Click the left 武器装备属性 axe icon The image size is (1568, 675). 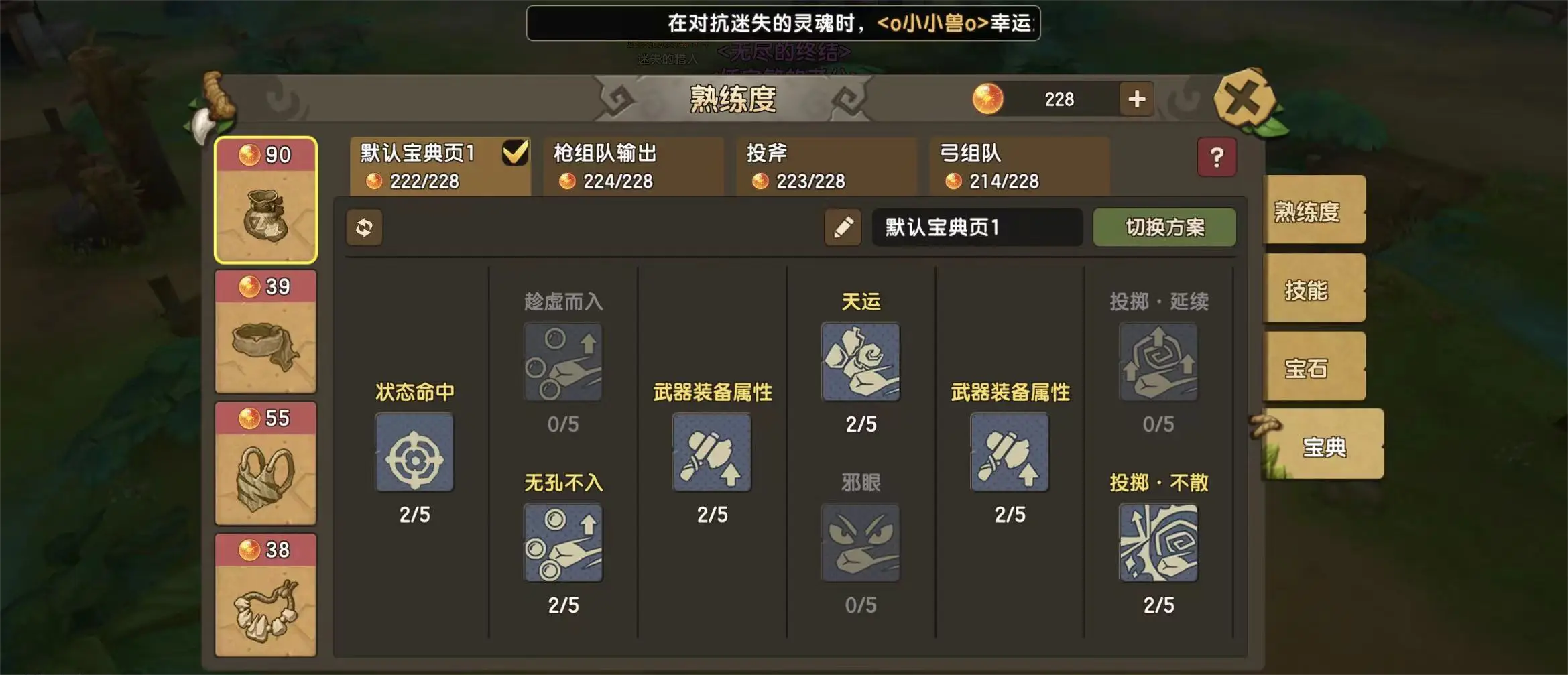(712, 453)
